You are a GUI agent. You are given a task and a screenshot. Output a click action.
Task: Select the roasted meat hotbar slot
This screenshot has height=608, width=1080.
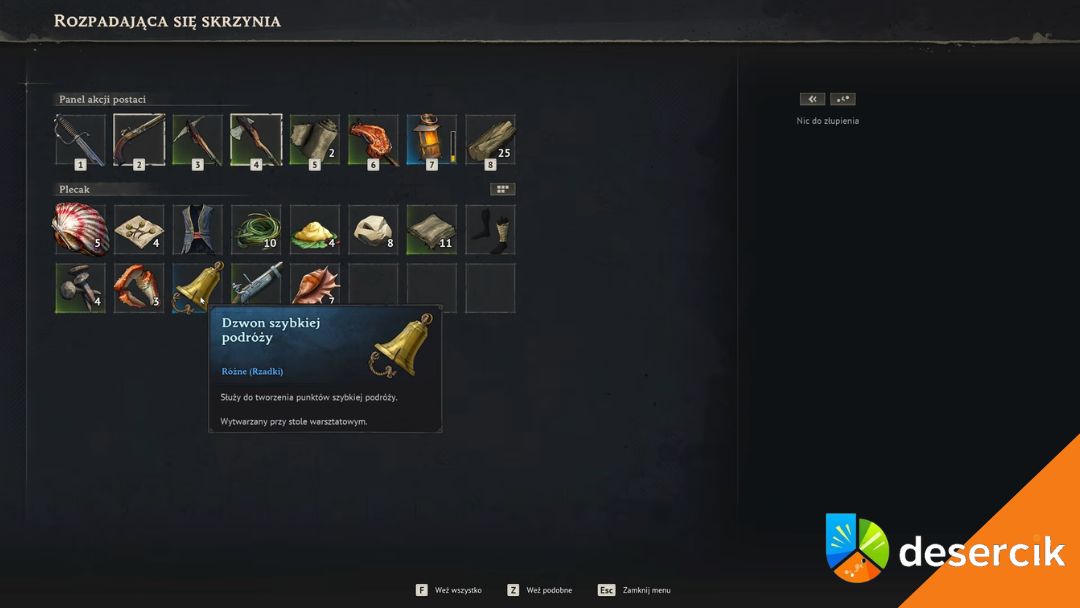[373, 138]
